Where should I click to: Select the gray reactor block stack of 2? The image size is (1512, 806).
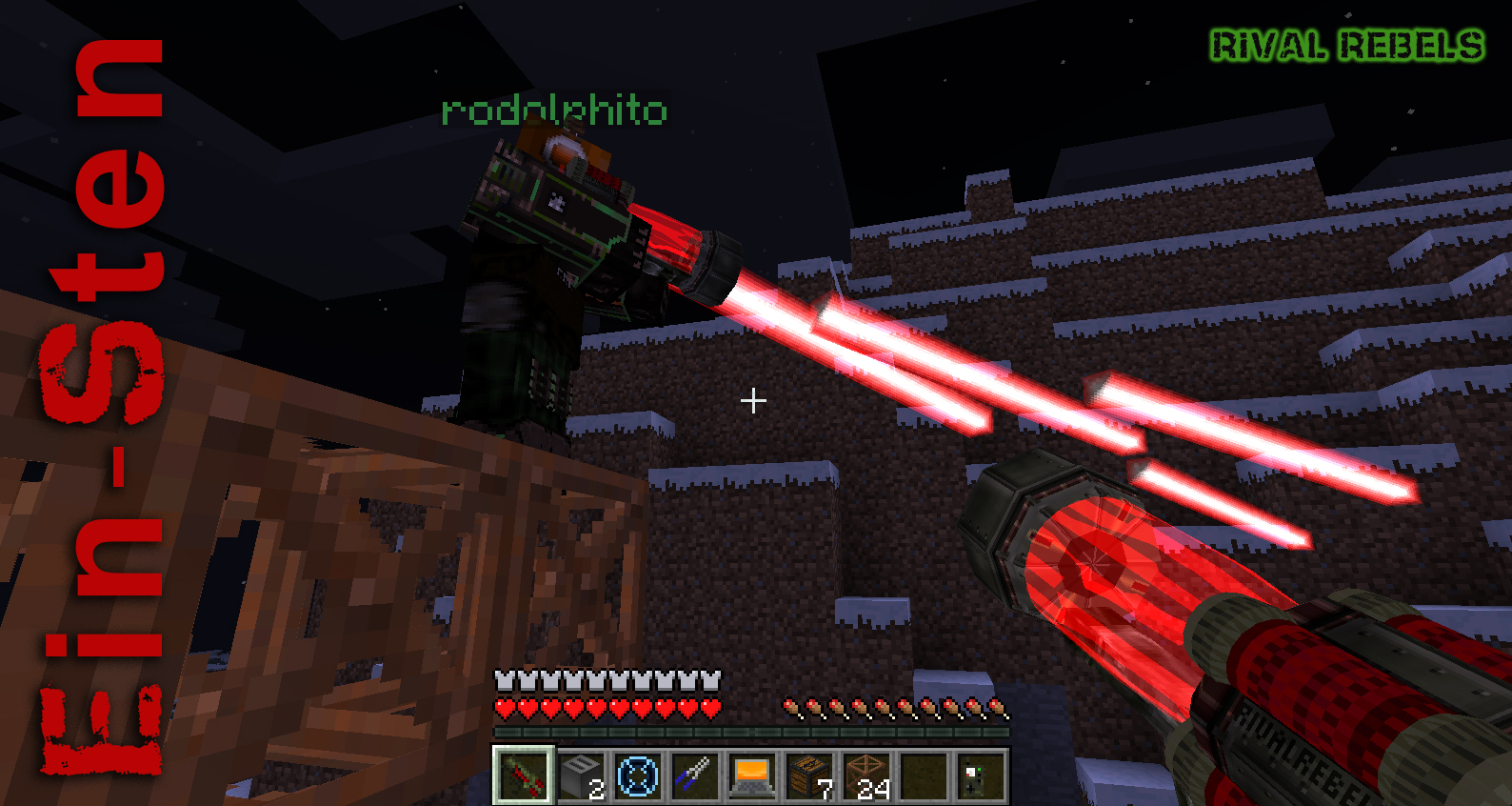click(x=580, y=777)
